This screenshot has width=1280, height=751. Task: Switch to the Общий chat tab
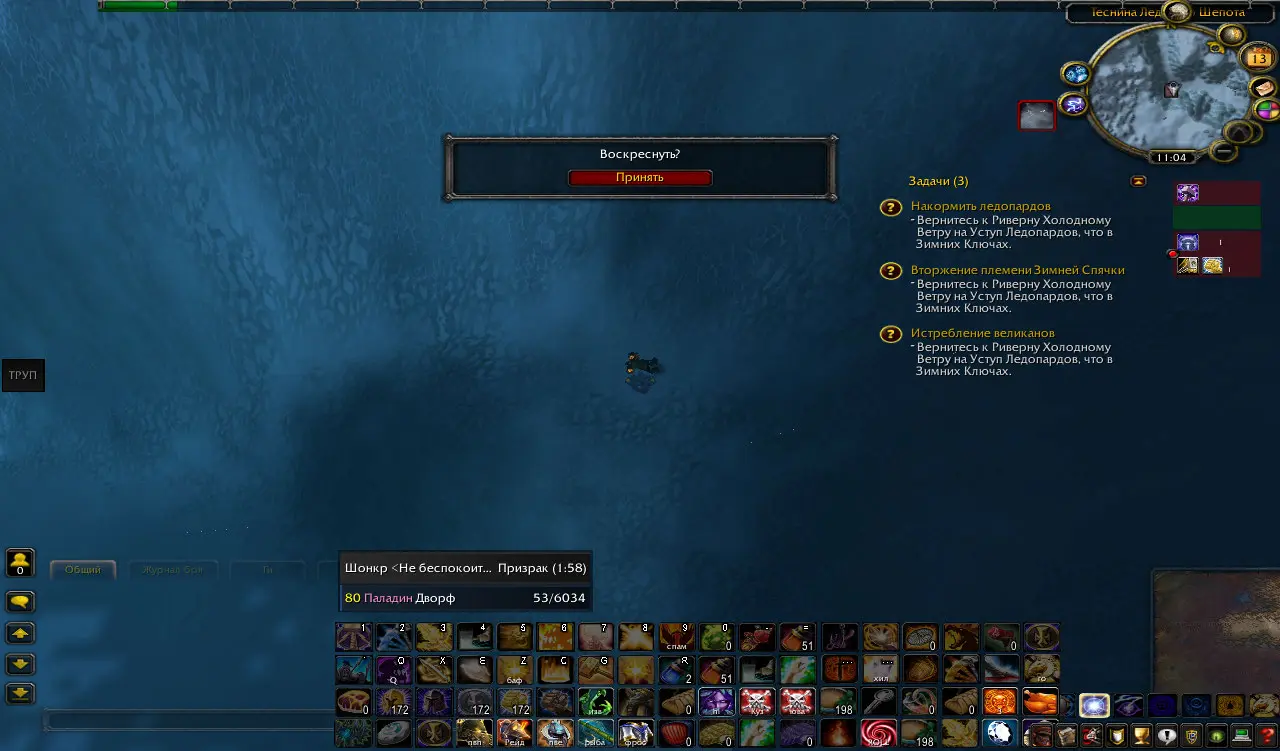coord(83,570)
